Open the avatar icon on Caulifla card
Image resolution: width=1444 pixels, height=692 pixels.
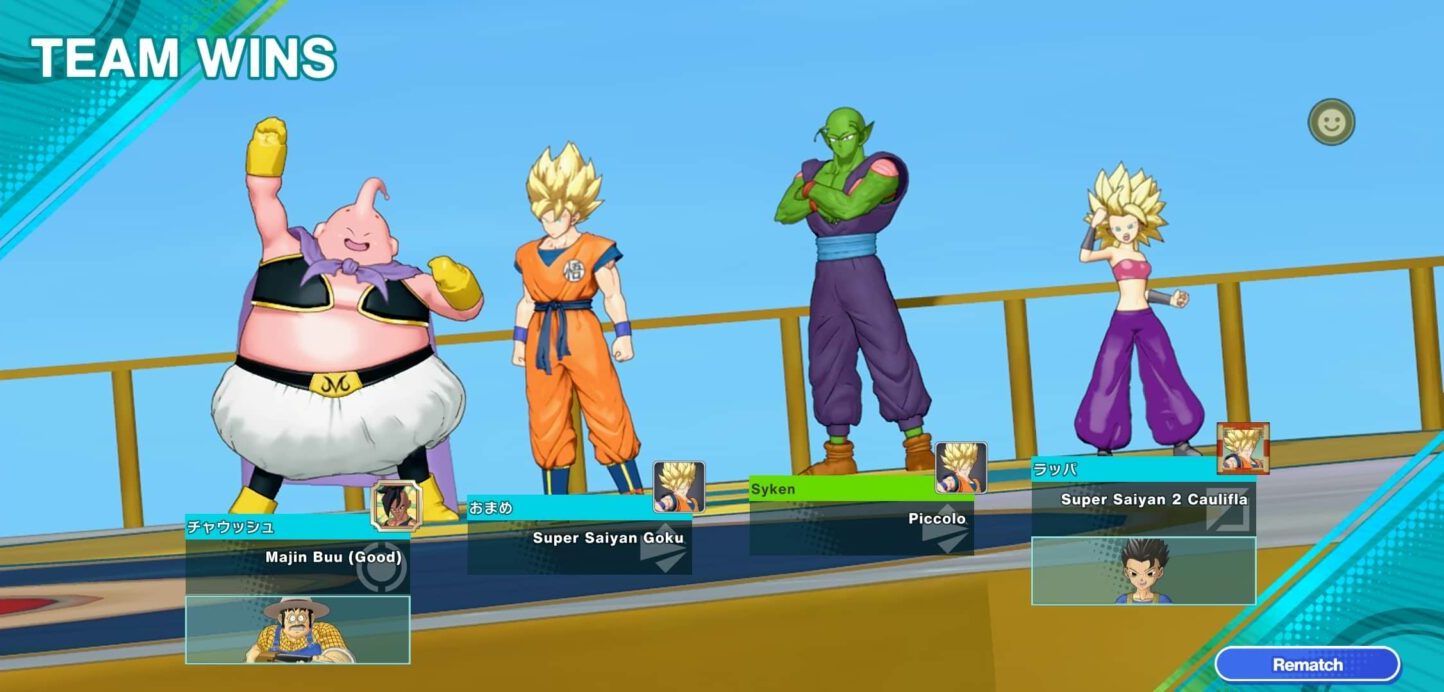click(x=1243, y=448)
